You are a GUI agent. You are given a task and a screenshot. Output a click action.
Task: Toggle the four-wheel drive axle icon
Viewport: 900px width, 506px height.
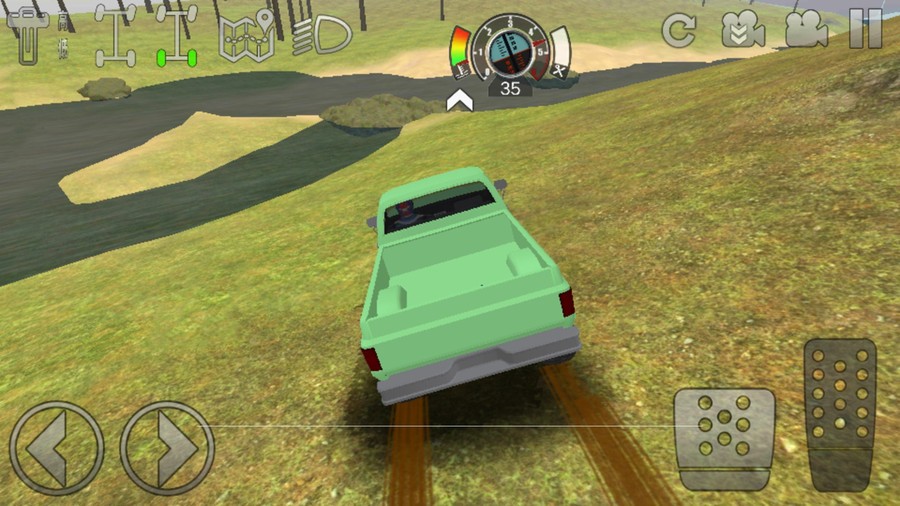(115, 36)
